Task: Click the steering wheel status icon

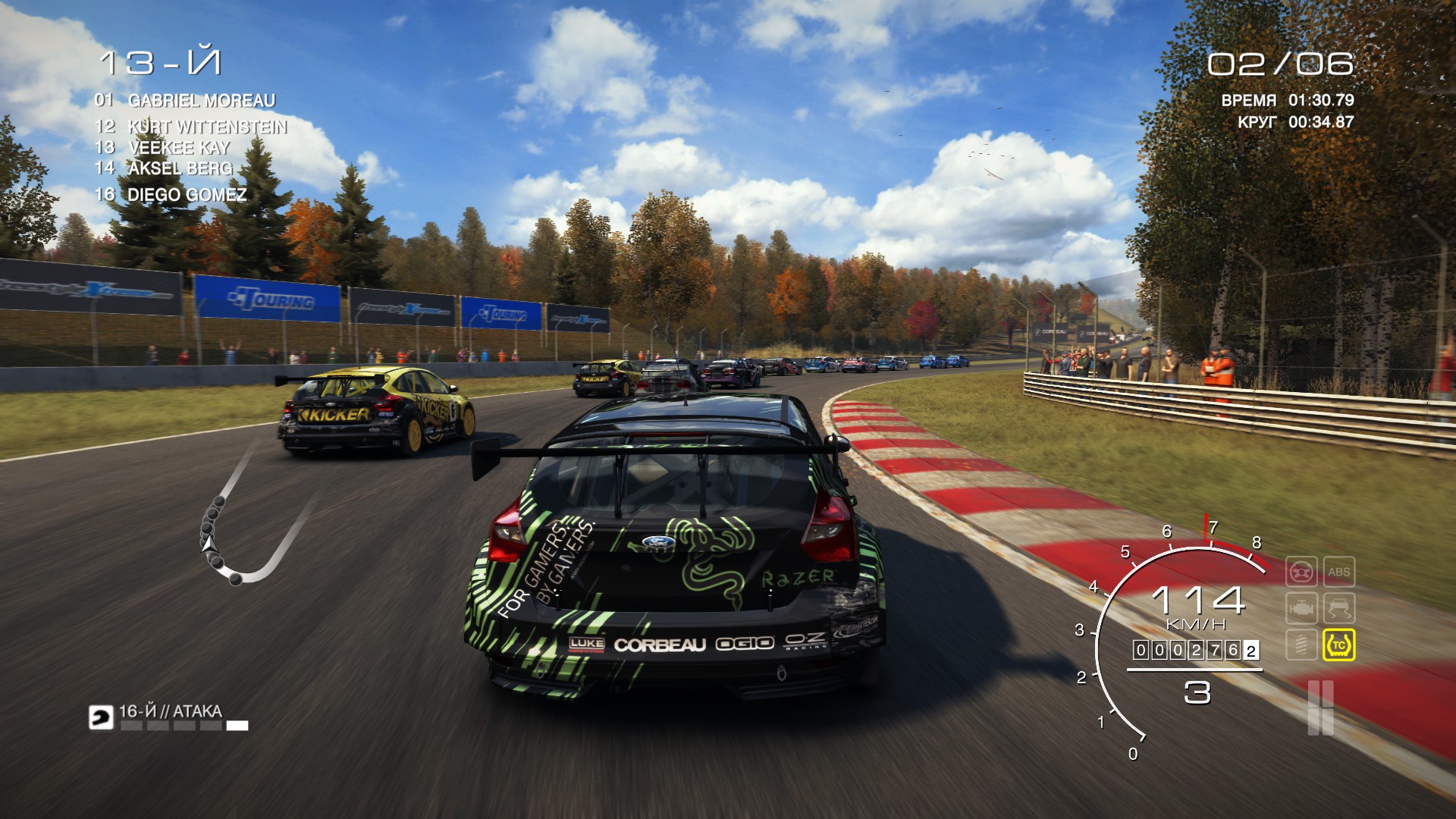Action: tap(1301, 572)
